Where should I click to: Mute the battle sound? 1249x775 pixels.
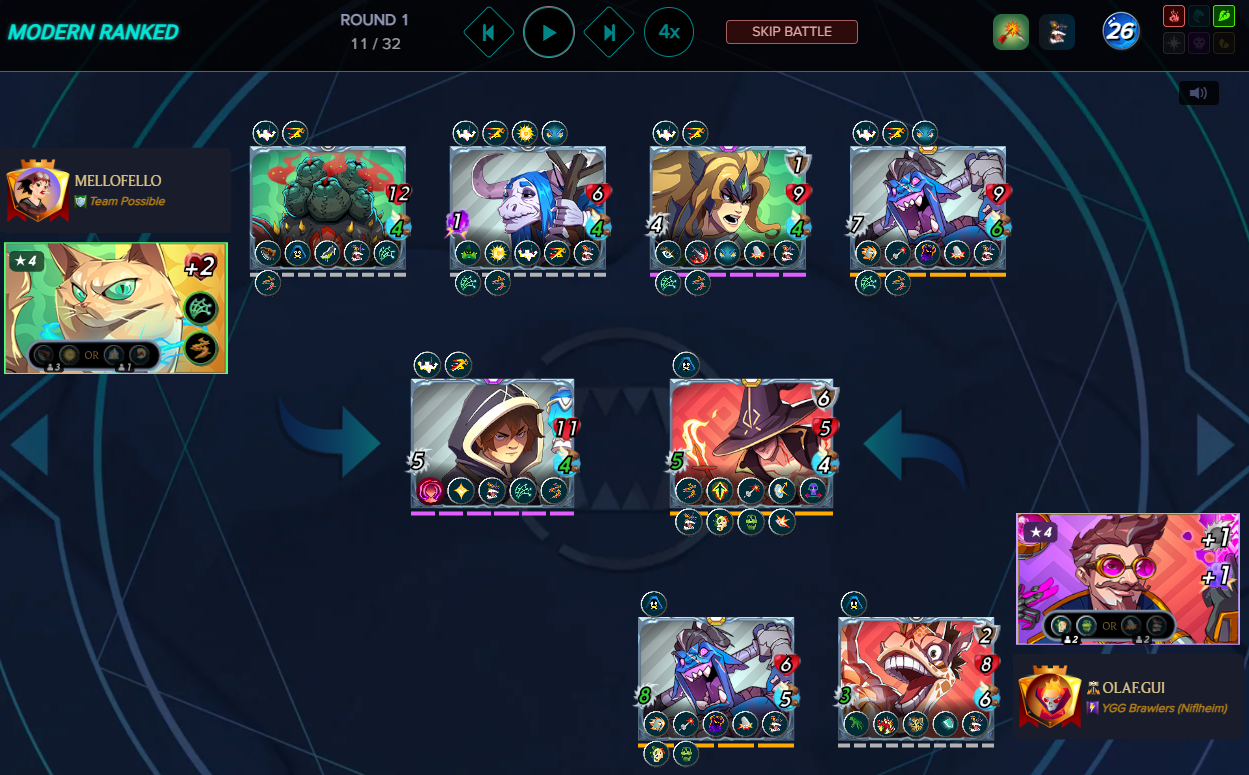coord(1198,93)
